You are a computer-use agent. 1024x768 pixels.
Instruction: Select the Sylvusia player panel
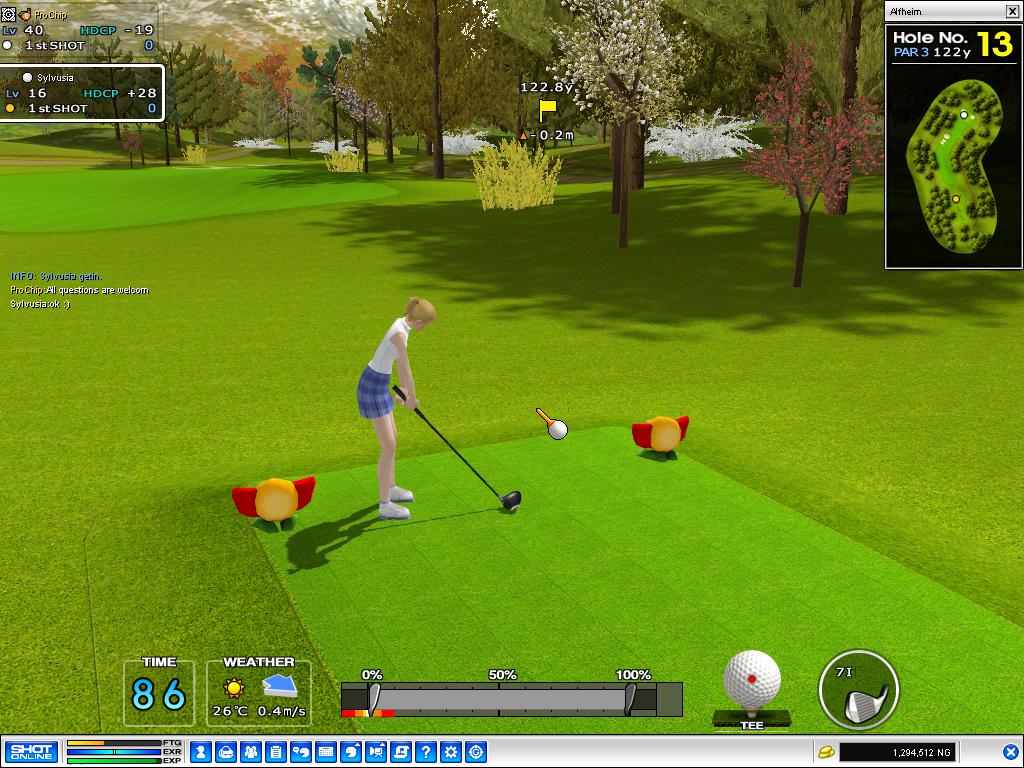point(82,93)
